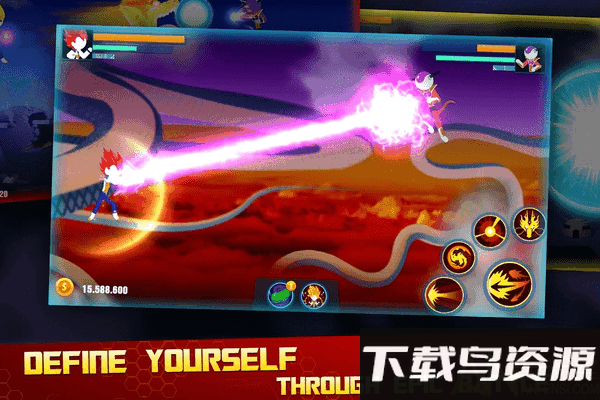Activate the golden dragon head skill
The image size is (600, 400).
point(528,222)
